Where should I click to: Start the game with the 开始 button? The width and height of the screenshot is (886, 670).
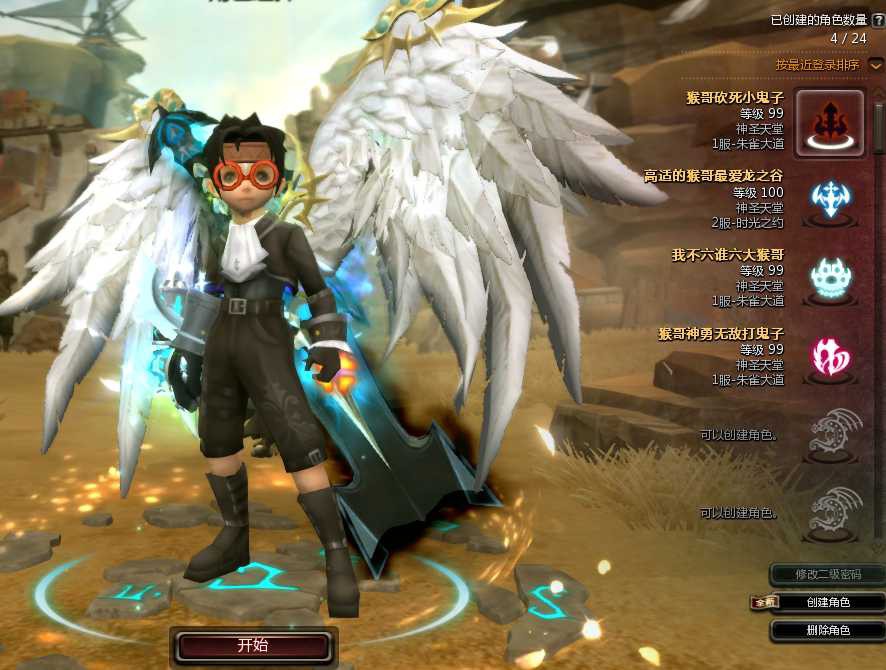[252, 645]
